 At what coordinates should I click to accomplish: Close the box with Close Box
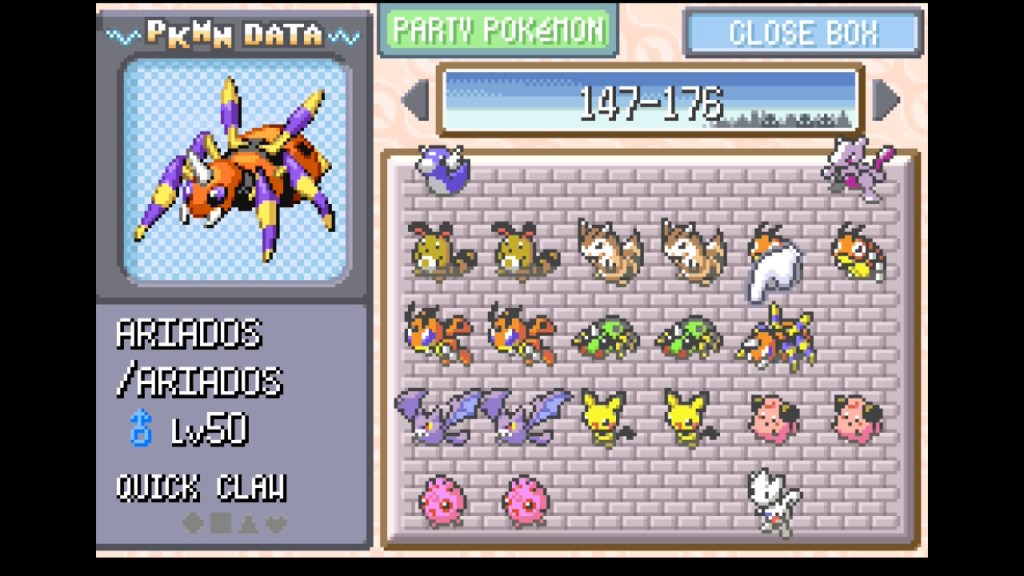(803, 32)
